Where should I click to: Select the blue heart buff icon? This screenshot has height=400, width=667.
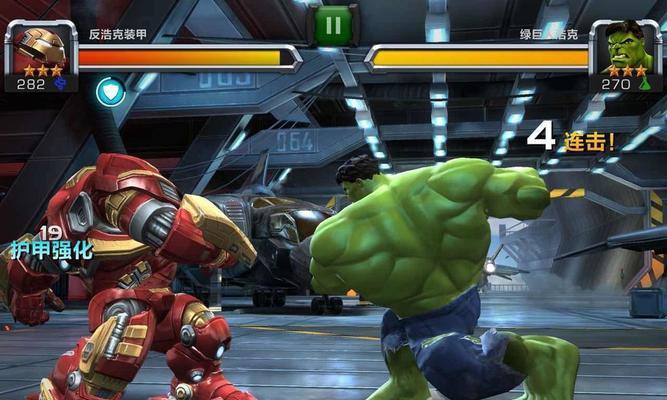coord(110,92)
